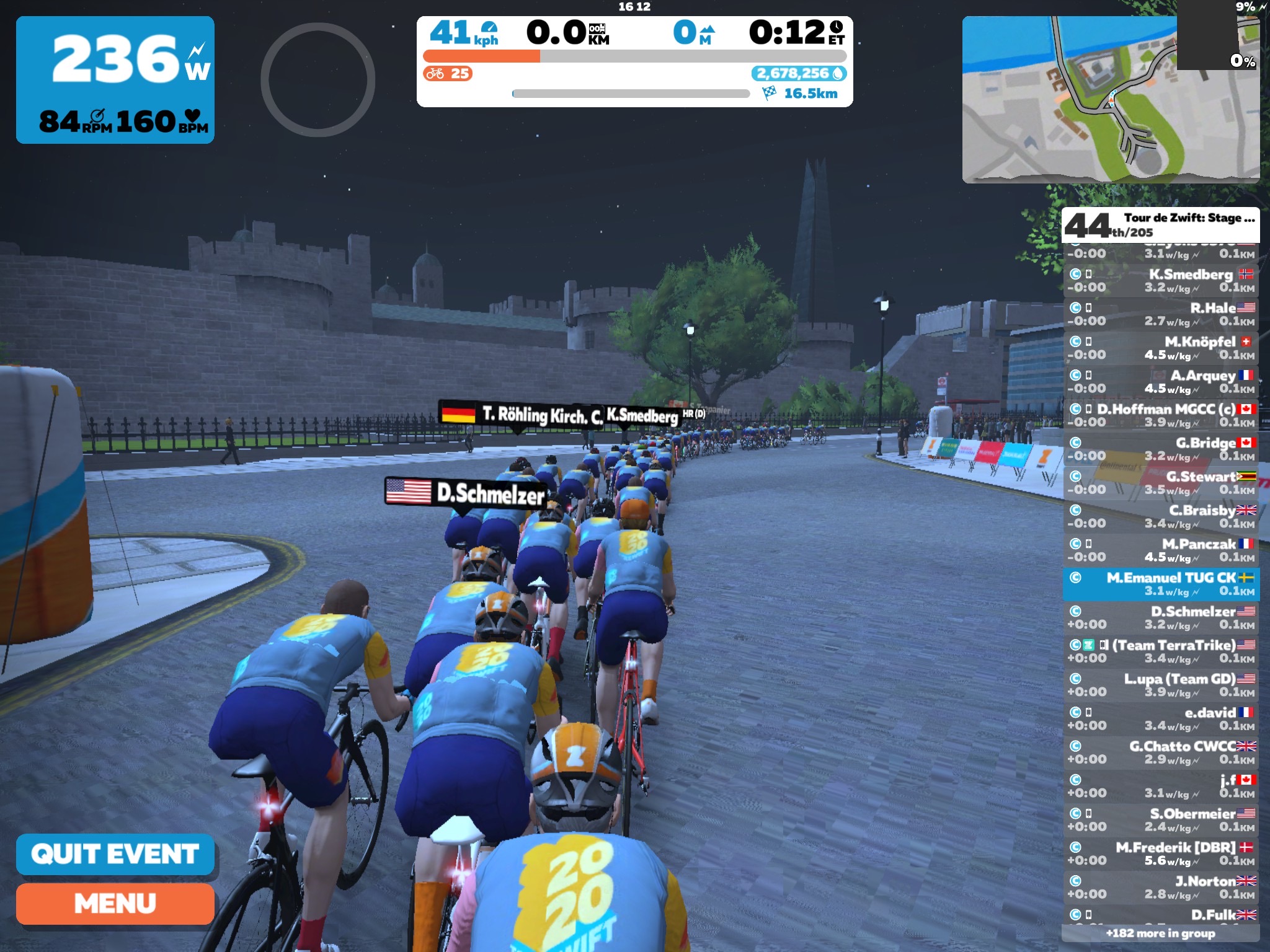The width and height of the screenshot is (1270, 952).
Task: Select D.Hoffman MGCC (c) row
Action: [x=1161, y=415]
